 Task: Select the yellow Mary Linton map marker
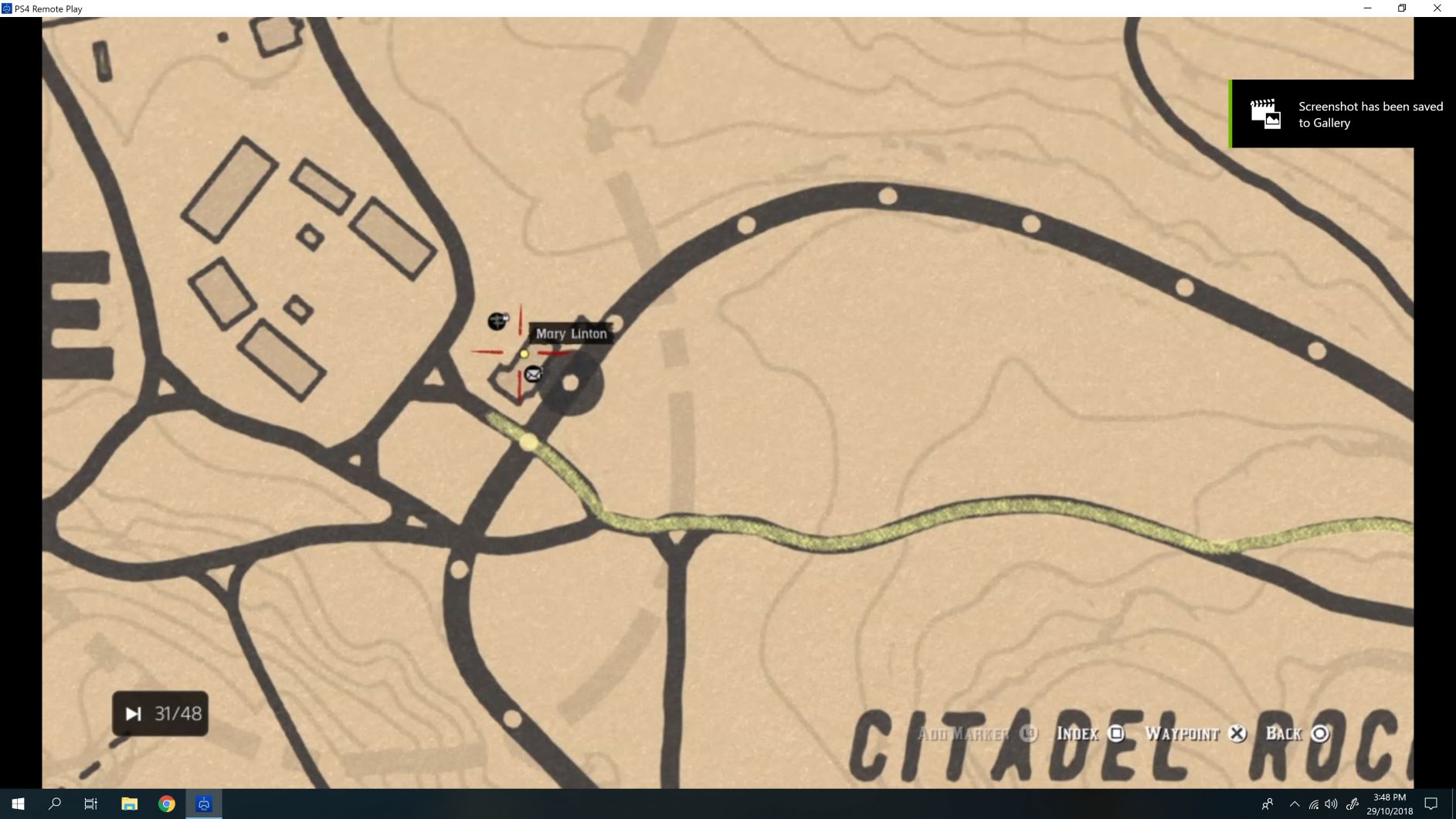pos(524,354)
